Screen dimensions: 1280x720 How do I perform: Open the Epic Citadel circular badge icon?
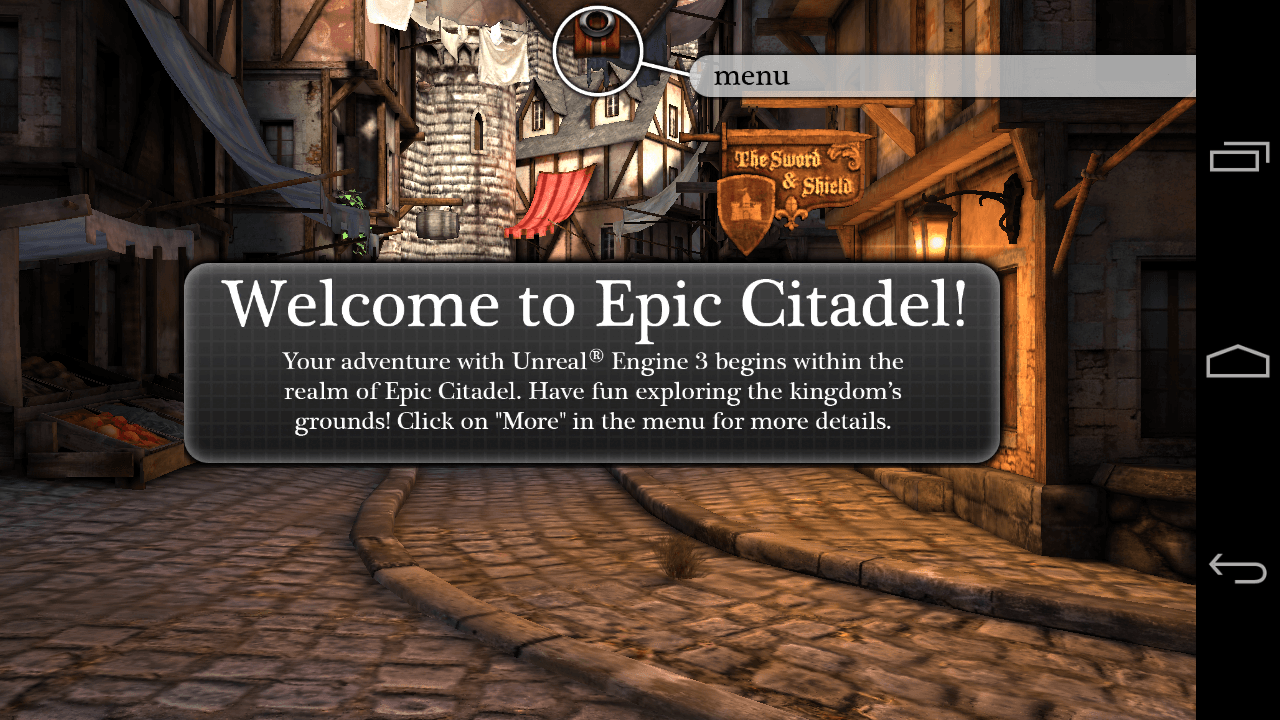coord(597,47)
